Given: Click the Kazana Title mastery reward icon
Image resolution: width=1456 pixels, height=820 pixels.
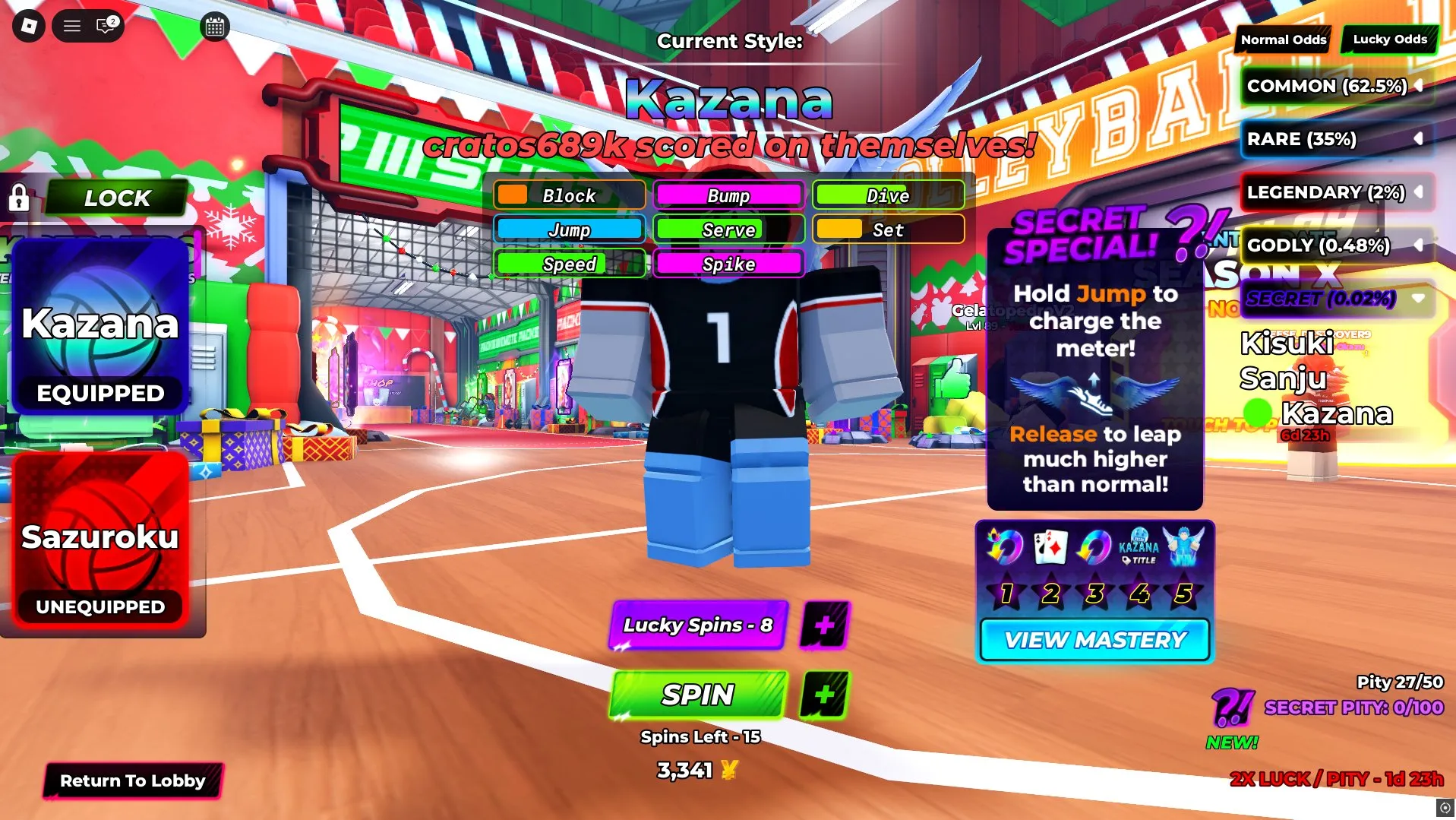Looking at the screenshot, I should coord(1140,548).
